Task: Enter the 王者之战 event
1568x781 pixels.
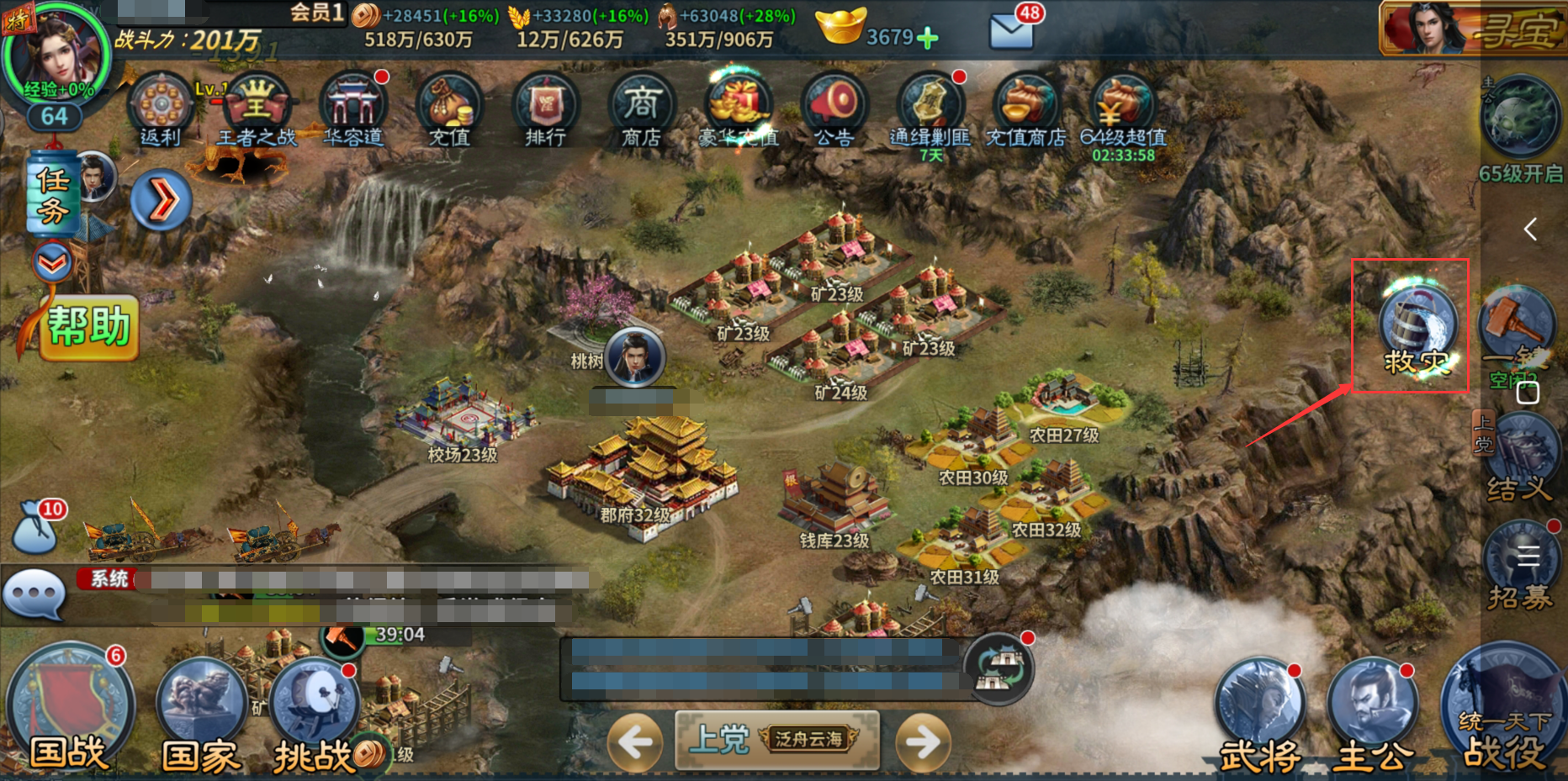Action: 257,109
